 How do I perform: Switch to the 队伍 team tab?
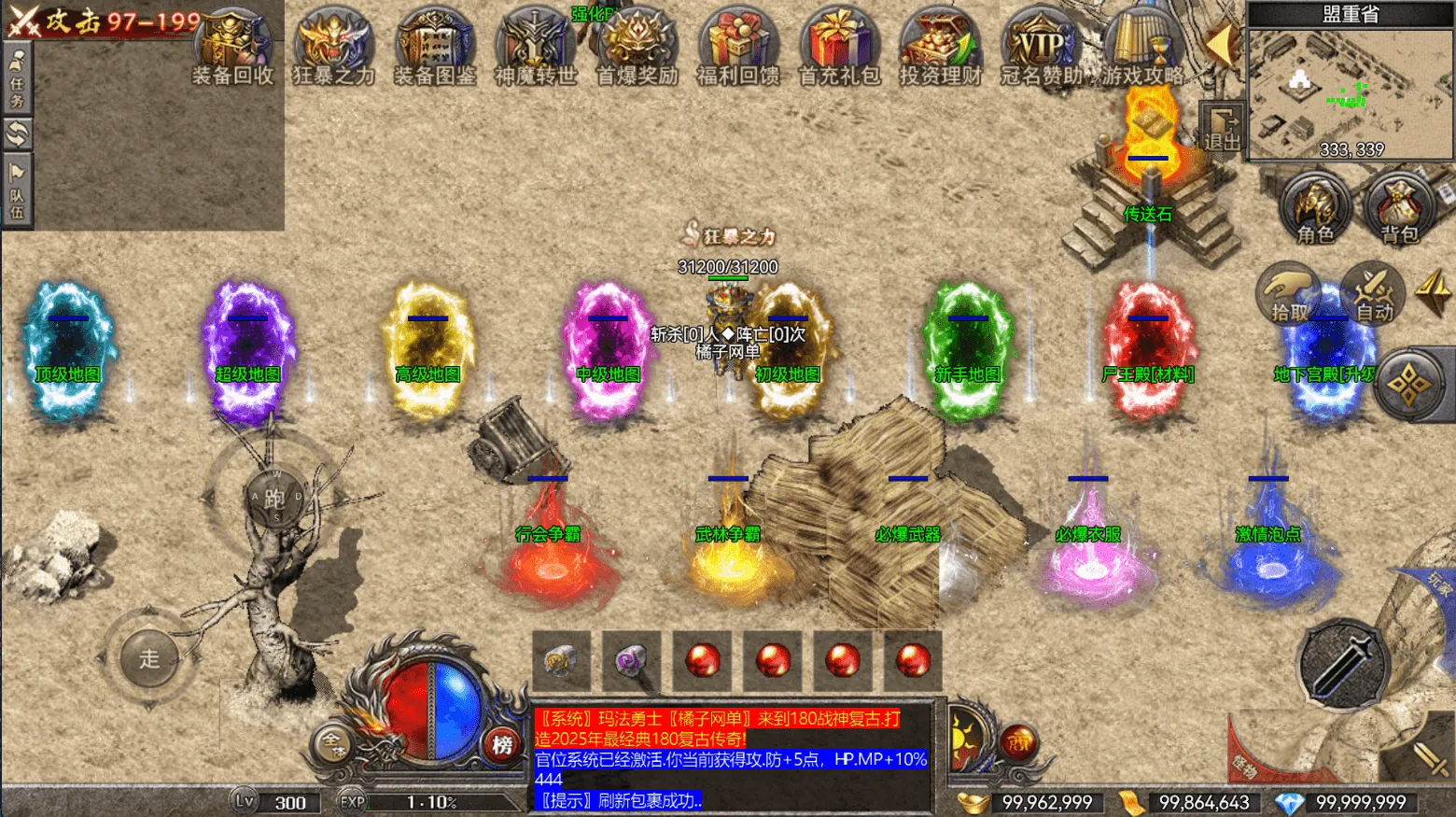pyautogui.click(x=17, y=192)
